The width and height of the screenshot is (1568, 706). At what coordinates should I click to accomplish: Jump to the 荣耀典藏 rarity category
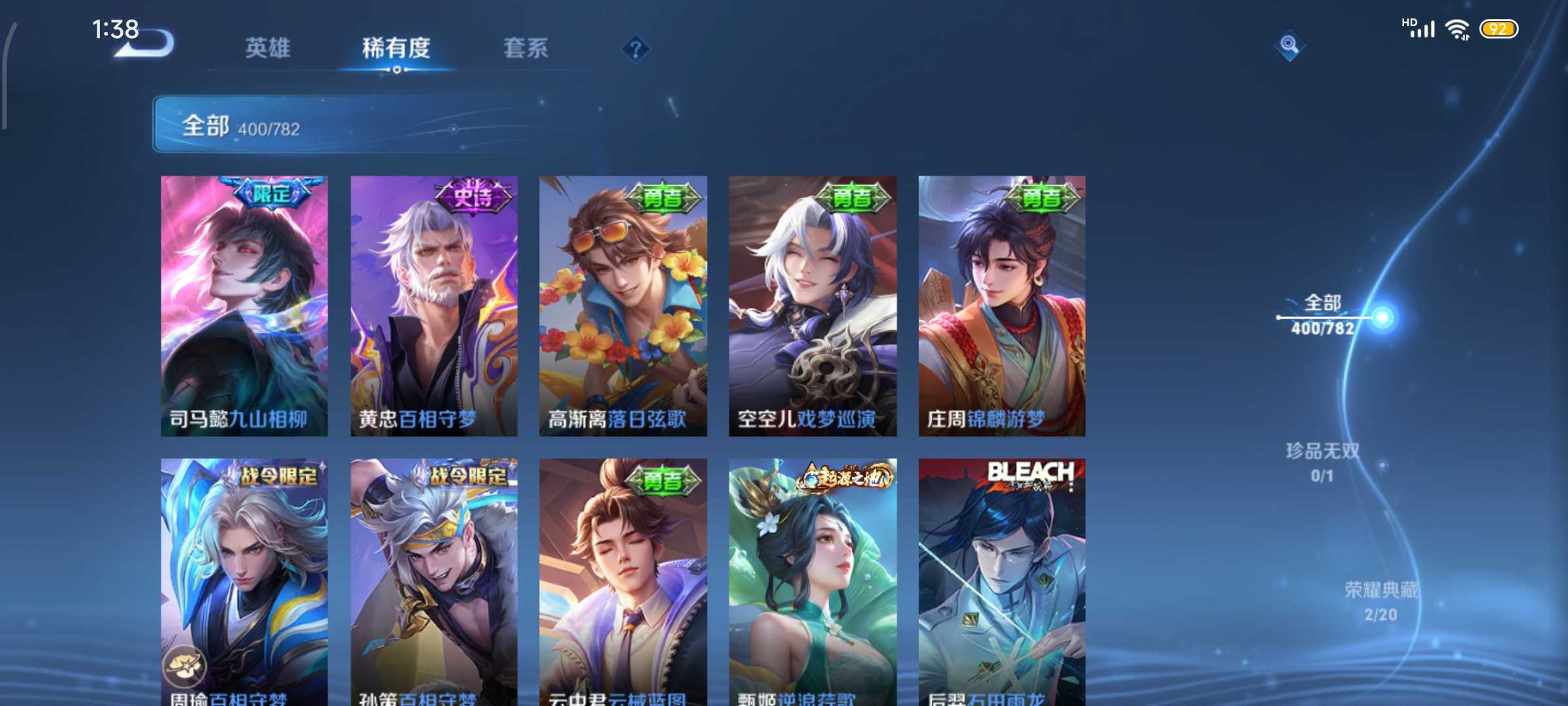tap(1380, 600)
